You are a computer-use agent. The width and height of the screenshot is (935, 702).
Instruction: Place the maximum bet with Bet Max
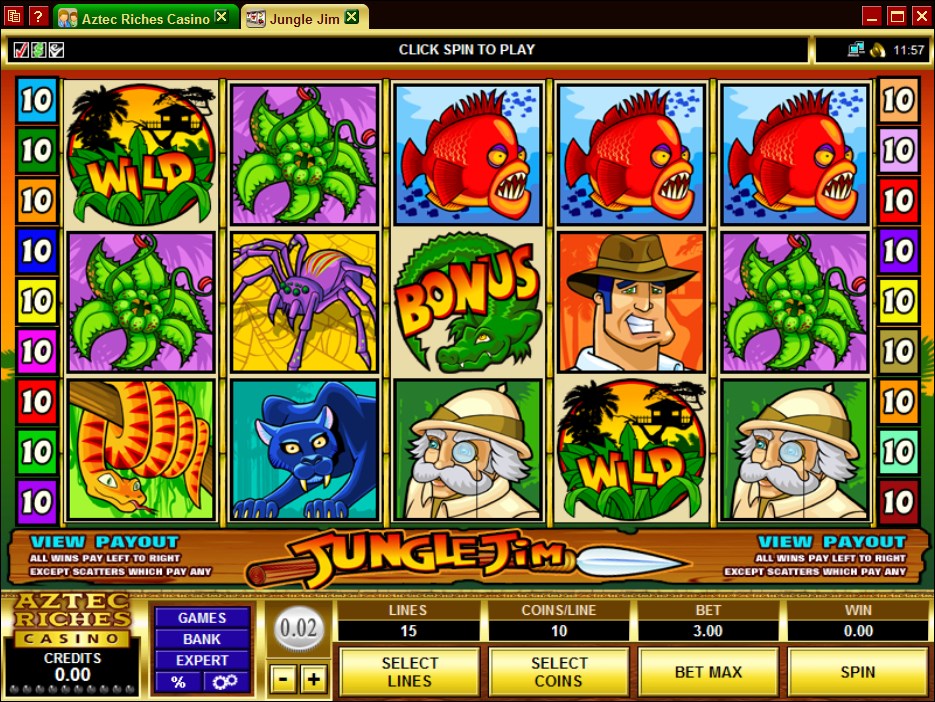pos(708,672)
